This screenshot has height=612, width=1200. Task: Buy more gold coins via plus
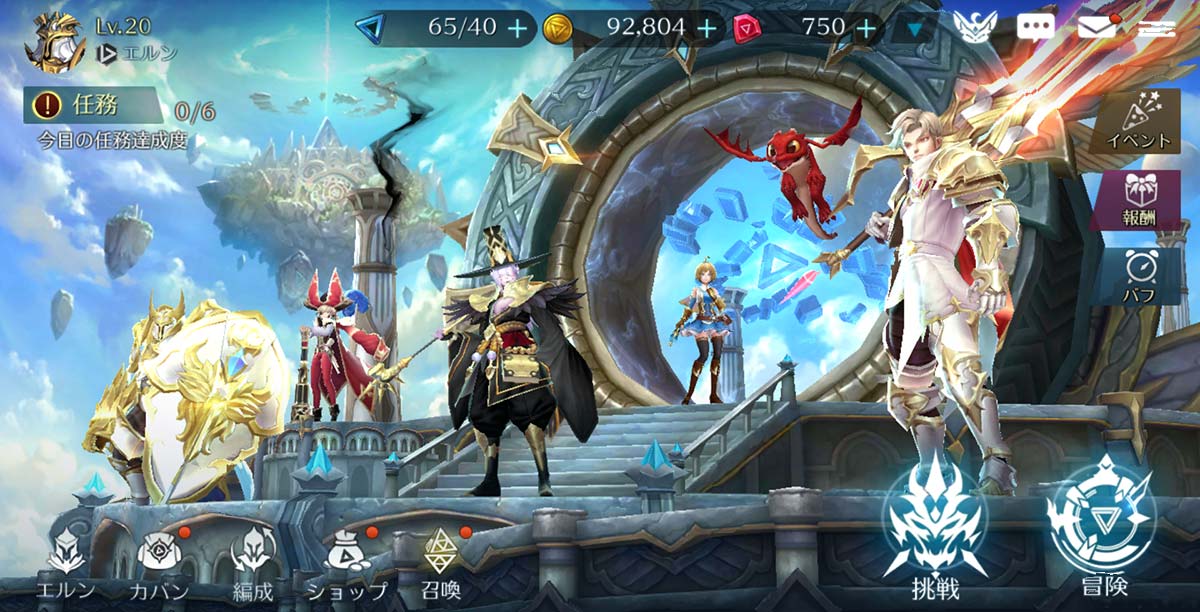(706, 28)
